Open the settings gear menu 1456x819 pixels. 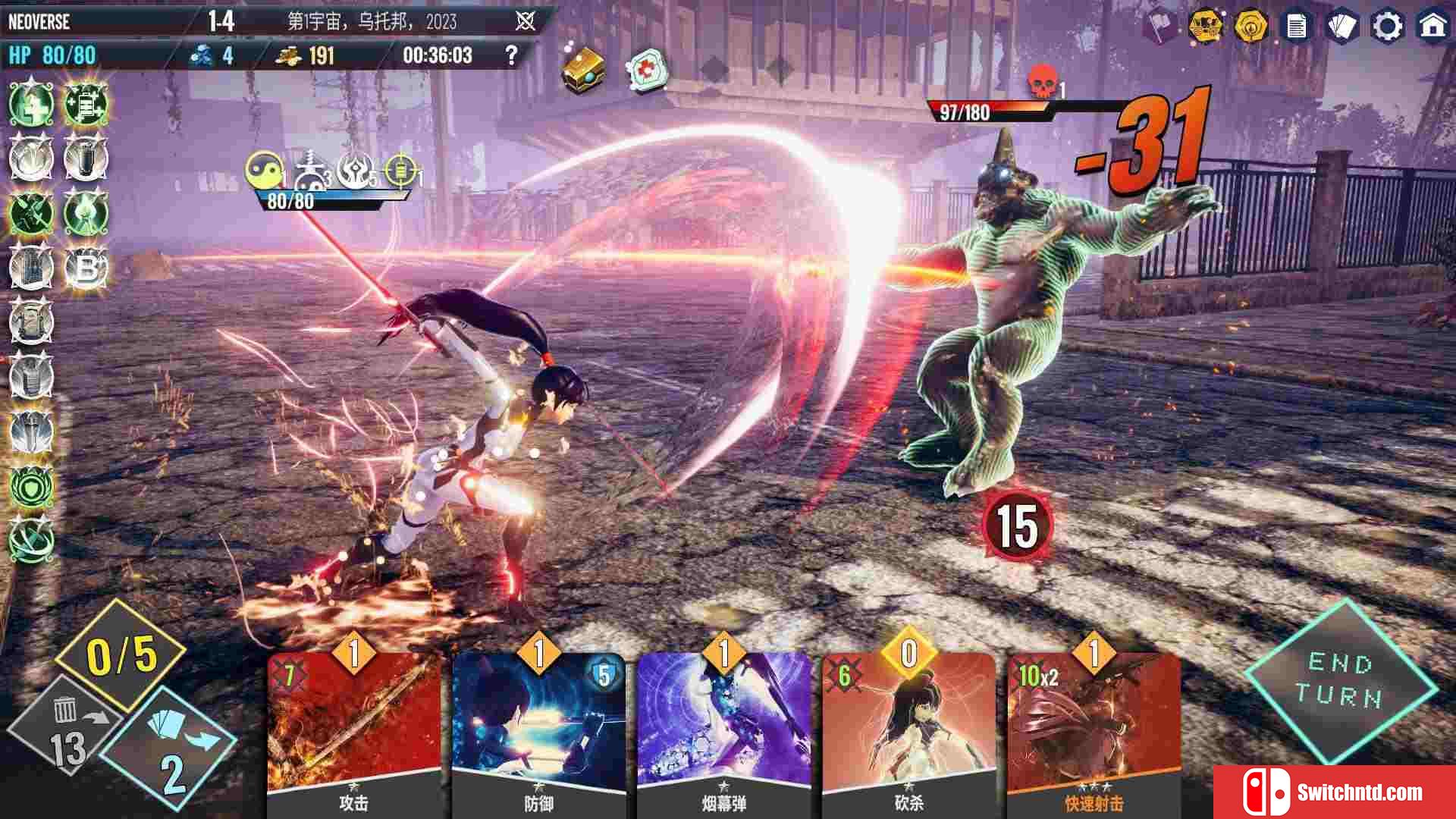tap(1387, 27)
